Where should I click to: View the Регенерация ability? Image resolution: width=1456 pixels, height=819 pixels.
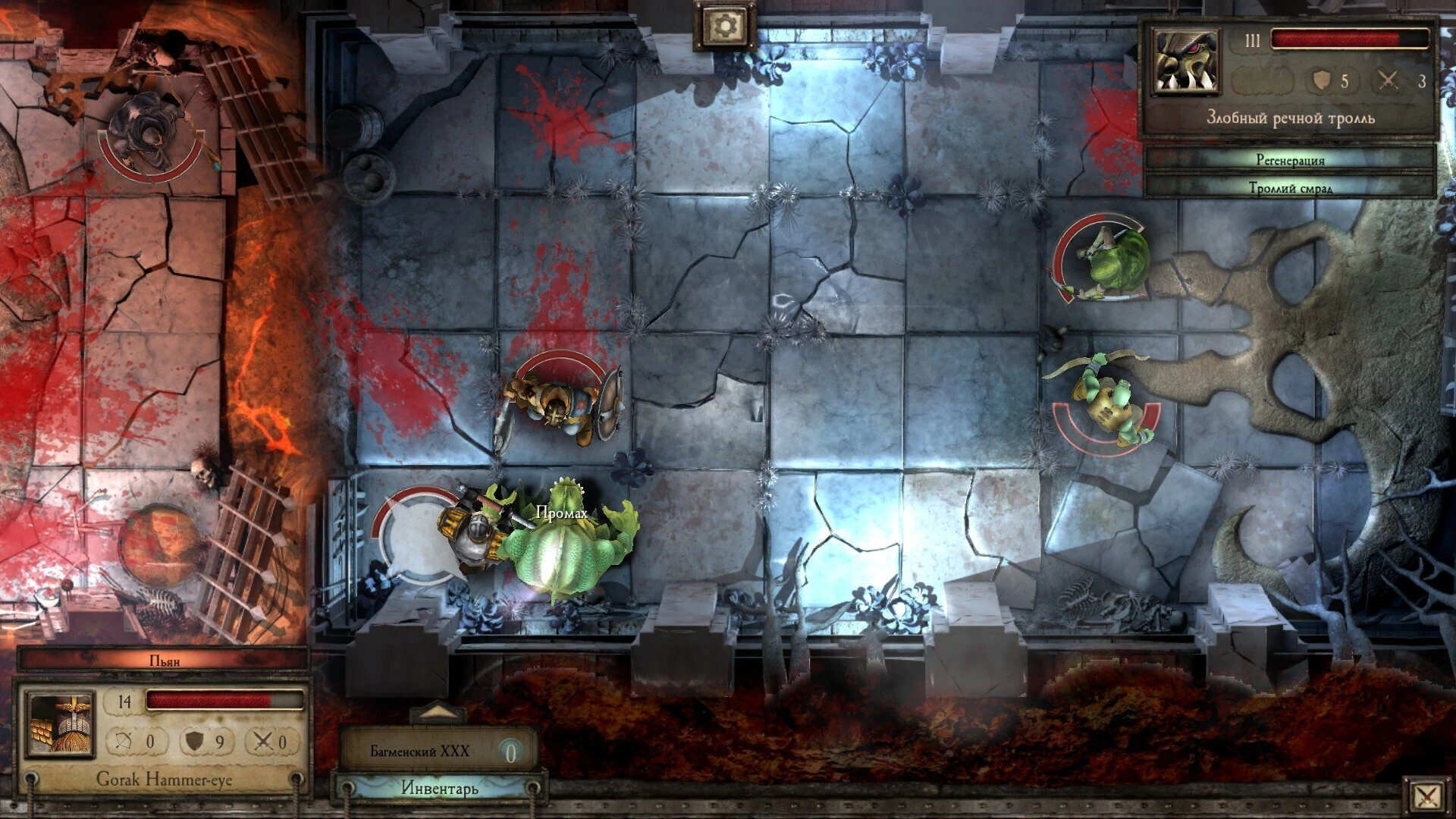click(1289, 160)
